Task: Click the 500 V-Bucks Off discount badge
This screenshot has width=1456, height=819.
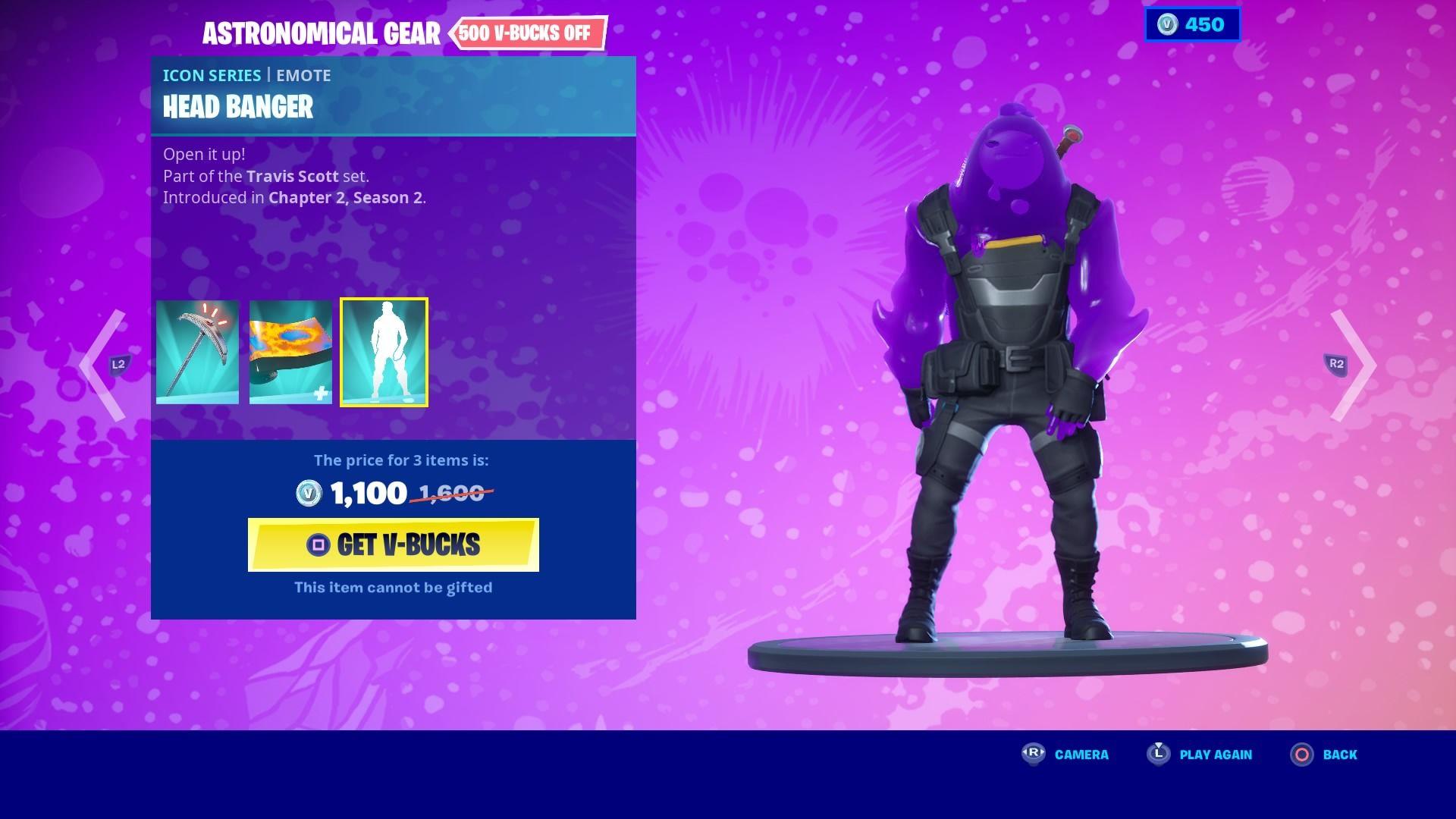Action: 529,33
